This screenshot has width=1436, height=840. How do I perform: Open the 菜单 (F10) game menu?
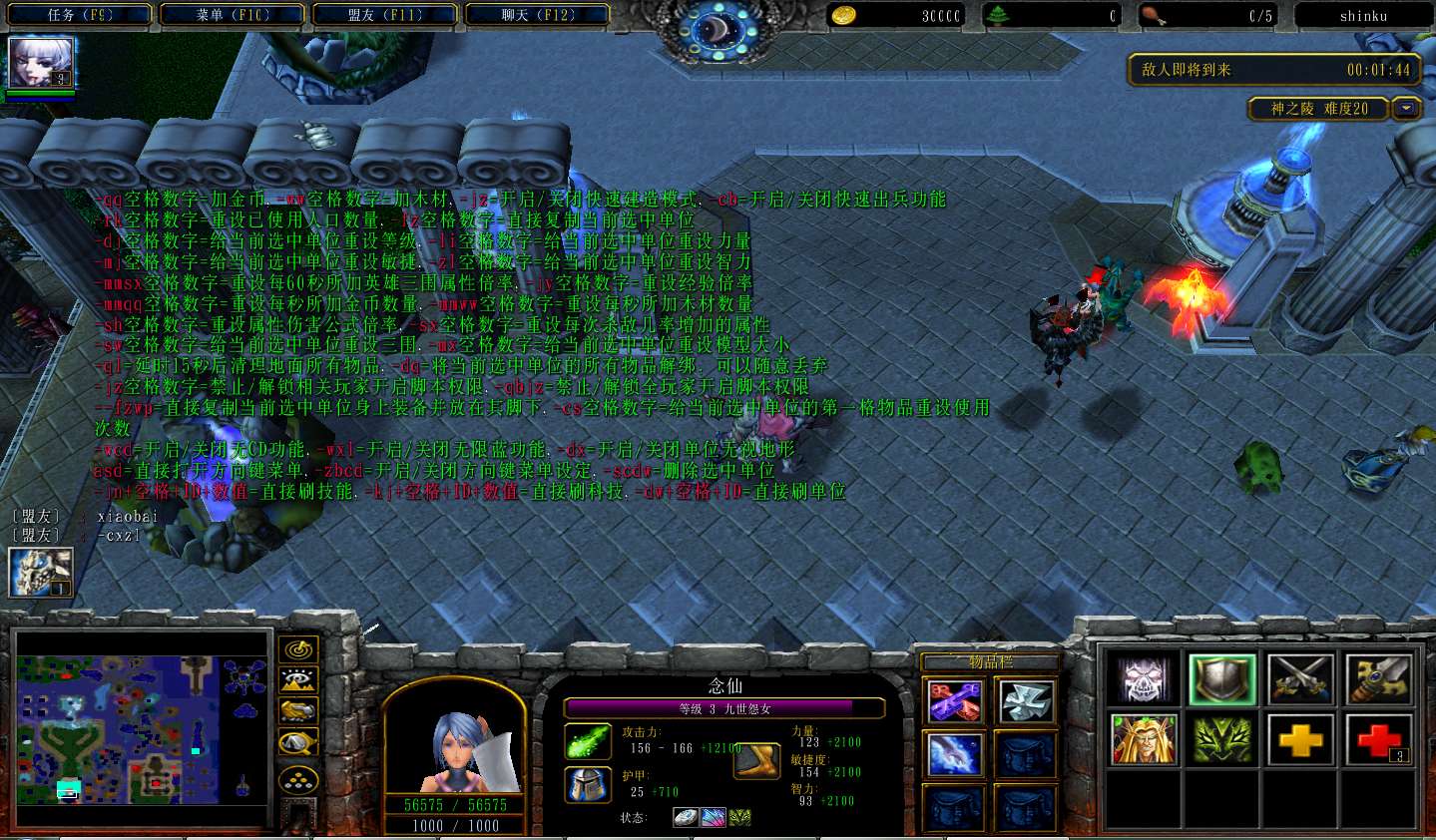234,15
